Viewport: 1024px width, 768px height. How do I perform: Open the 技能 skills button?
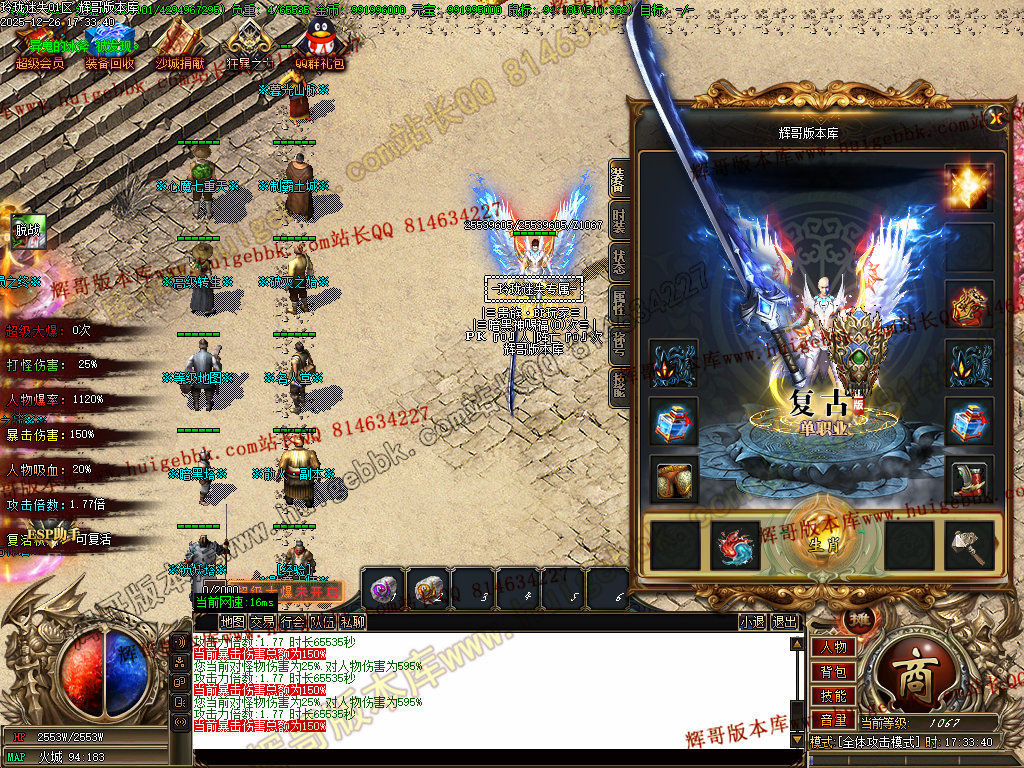(x=833, y=696)
